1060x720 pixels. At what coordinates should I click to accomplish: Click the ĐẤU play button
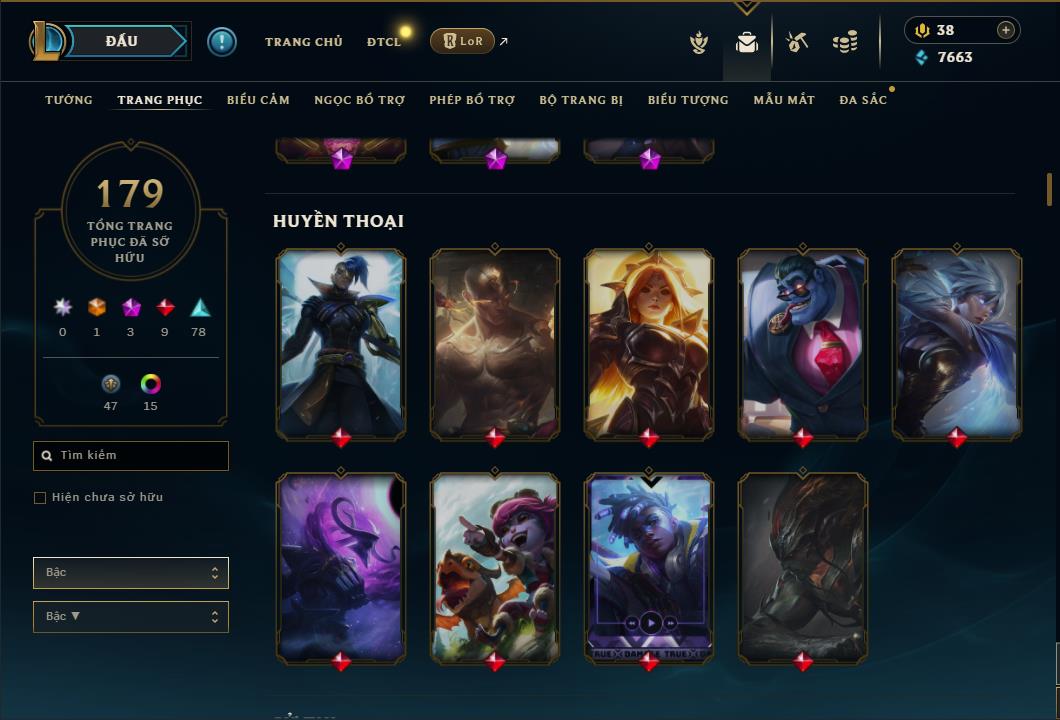pyautogui.click(x=122, y=41)
